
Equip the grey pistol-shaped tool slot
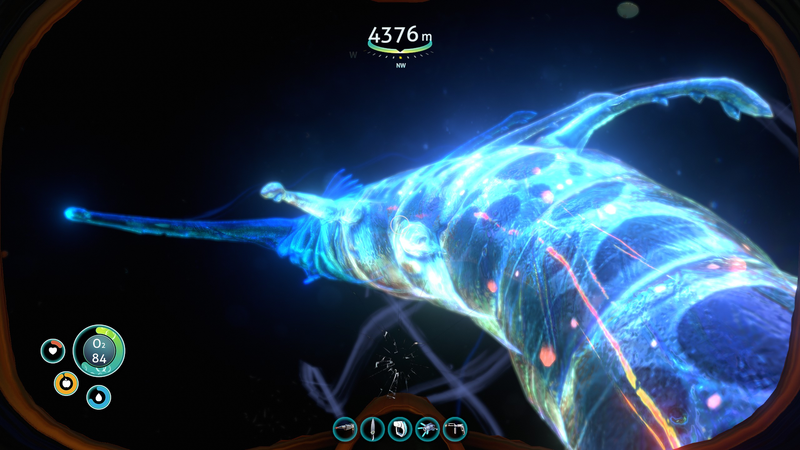[x=455, y=429]
